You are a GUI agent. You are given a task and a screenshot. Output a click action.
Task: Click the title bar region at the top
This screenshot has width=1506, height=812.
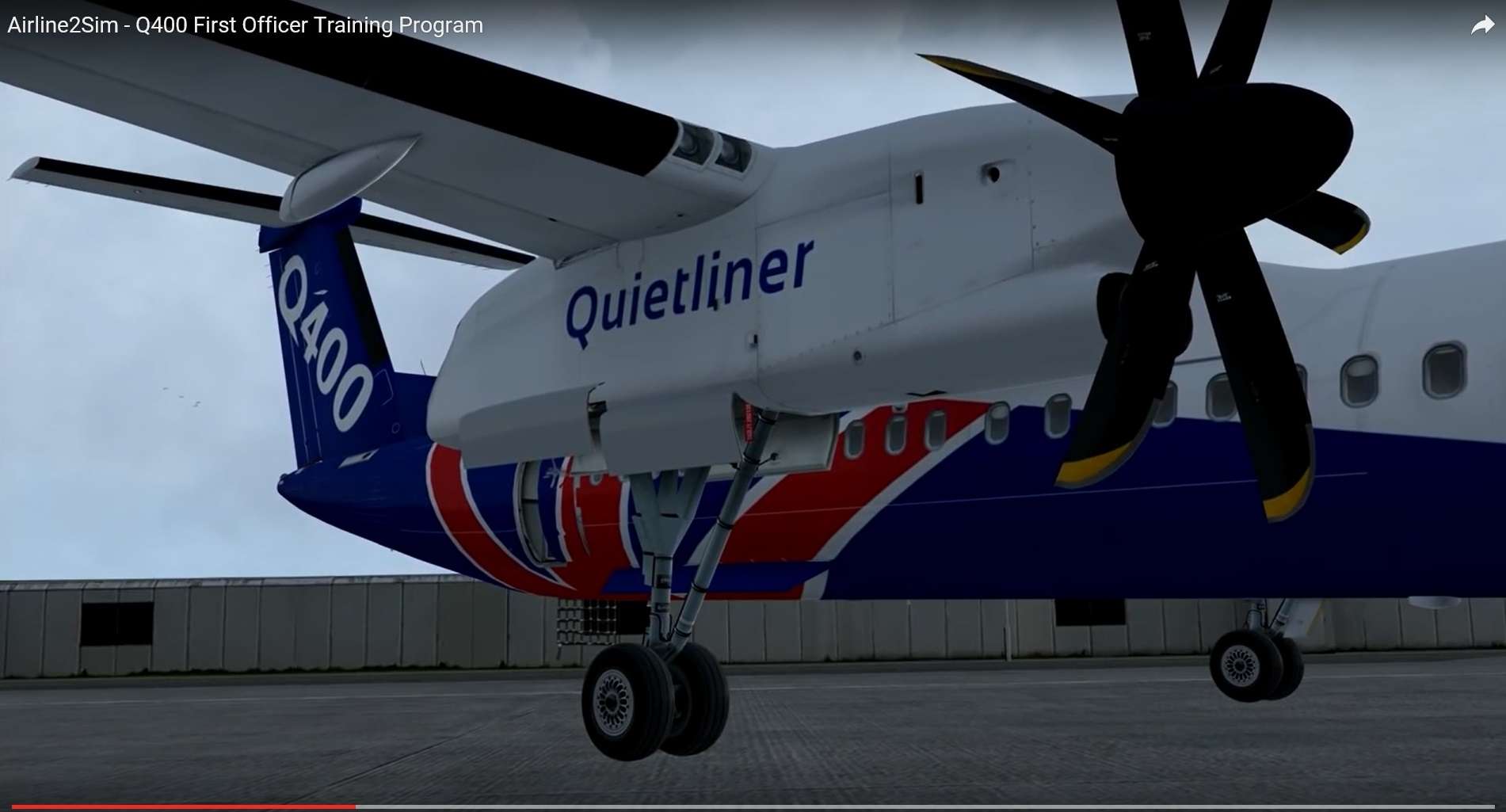753,25
